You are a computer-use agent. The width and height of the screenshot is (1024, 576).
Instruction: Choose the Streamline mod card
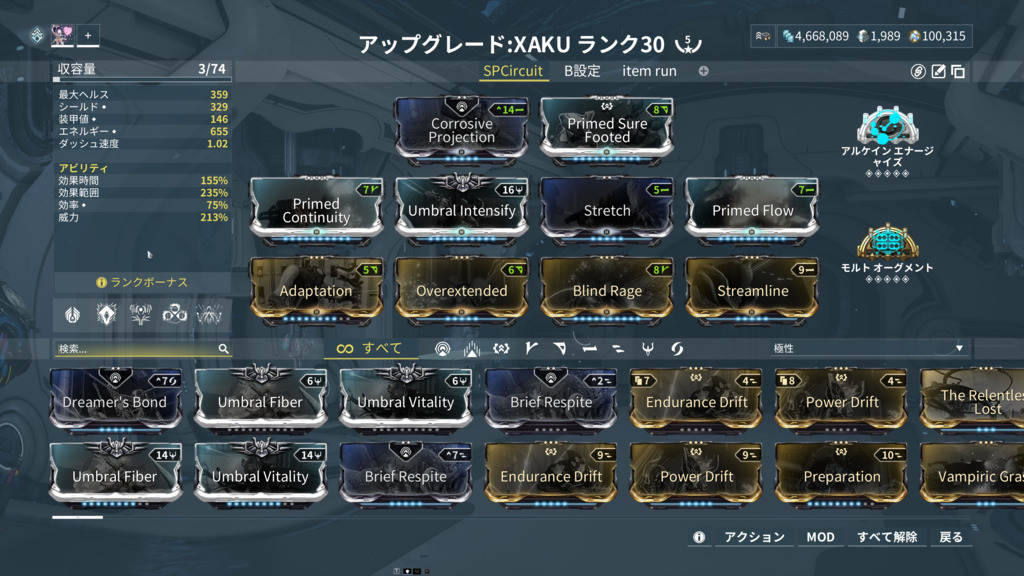(x=752, y=290)
